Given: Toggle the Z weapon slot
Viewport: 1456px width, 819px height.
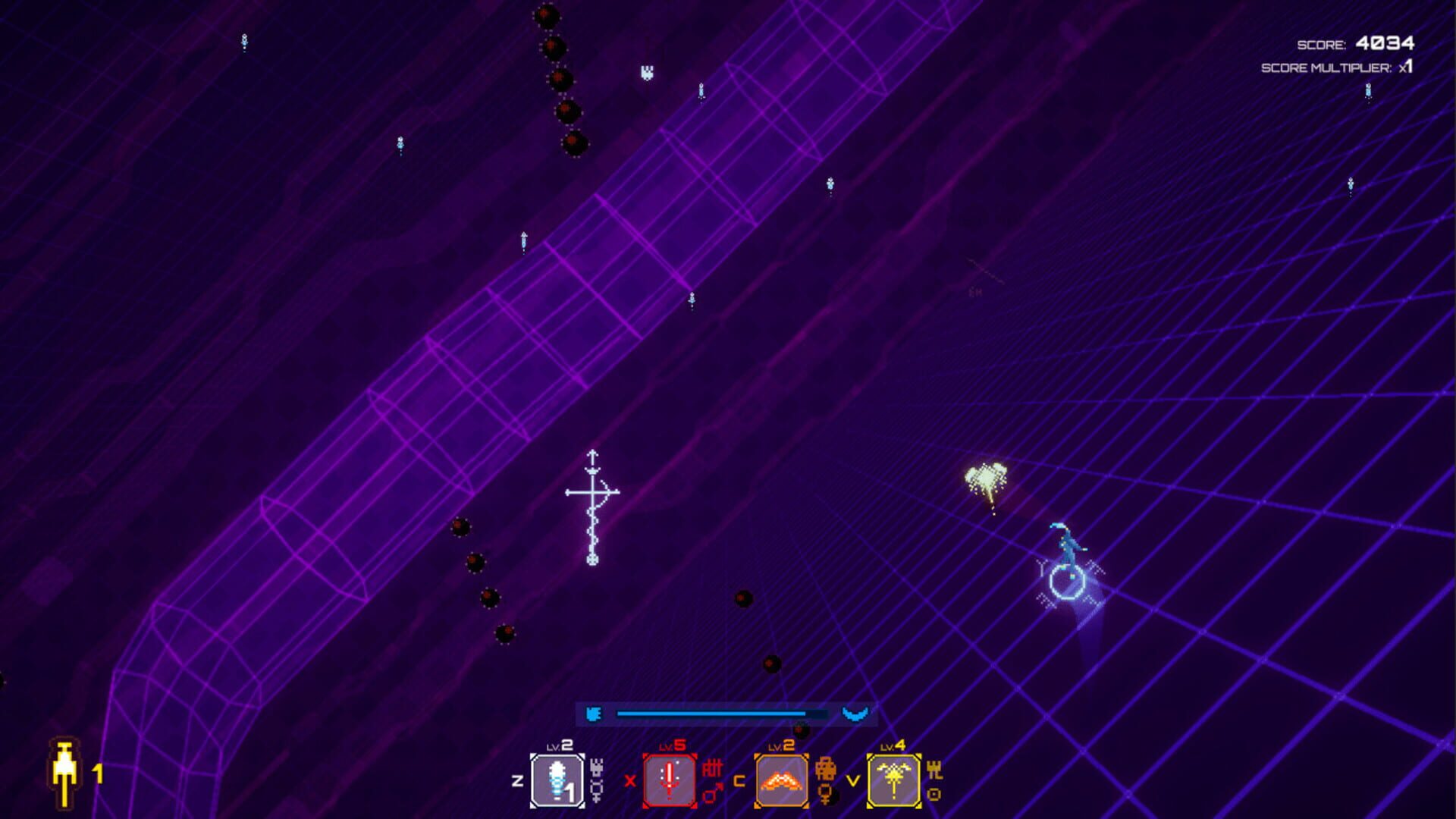Looking at the screenshot, I should pos(517,780).
